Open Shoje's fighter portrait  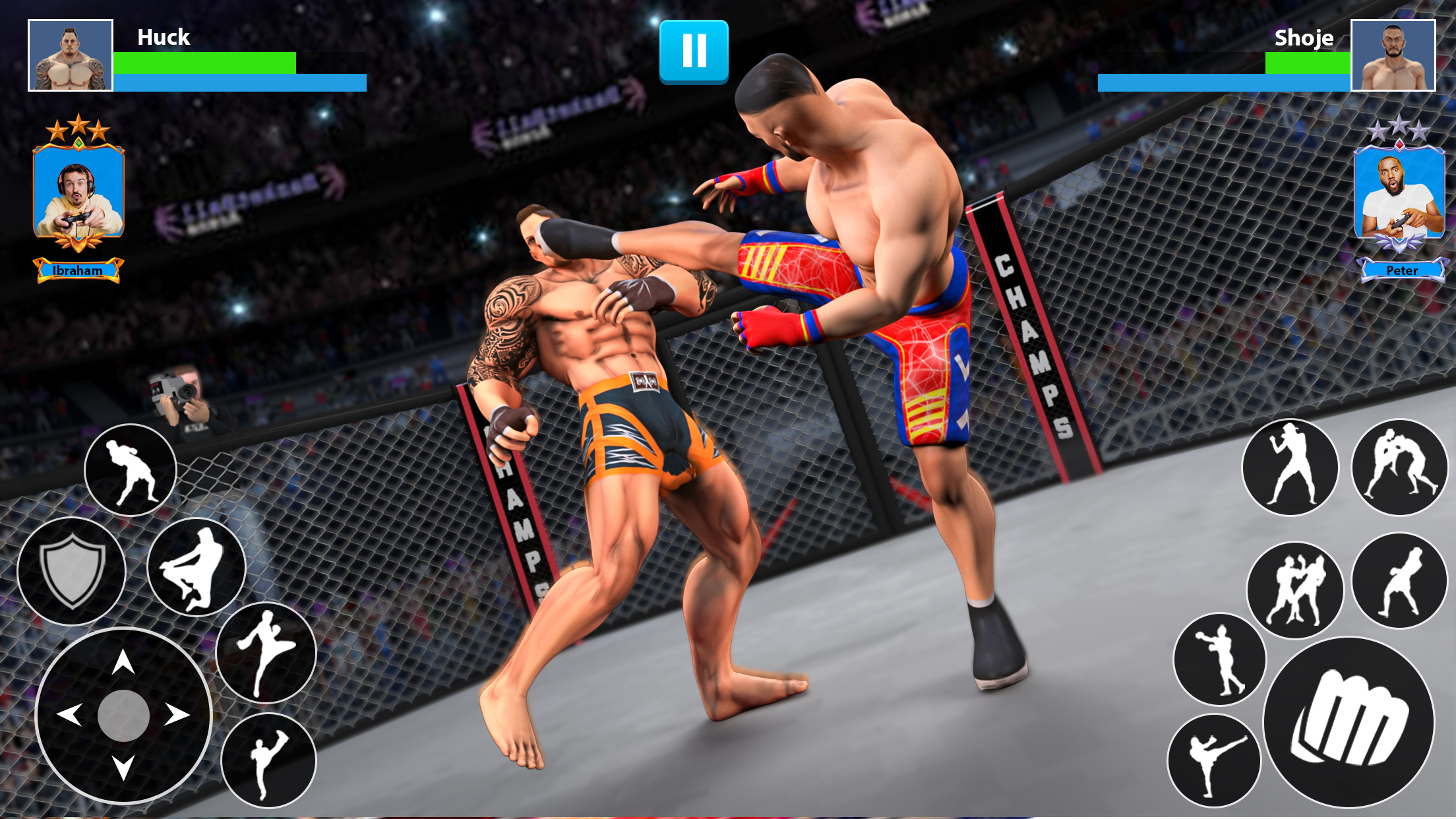(x=1393, y=56)
